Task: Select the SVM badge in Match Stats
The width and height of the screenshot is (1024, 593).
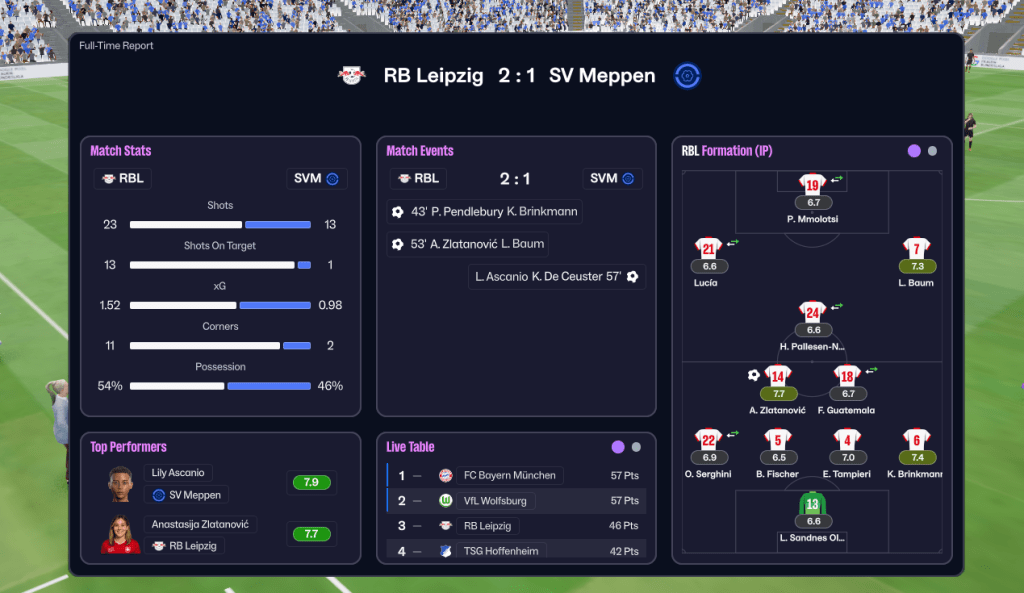Action: [x=315, y=179]
